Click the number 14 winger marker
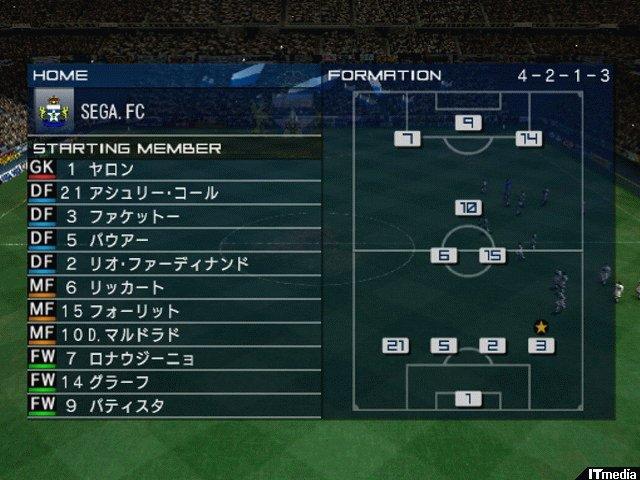Image resolution: width=640 pixels, height=480 pixels. [528, 139]
